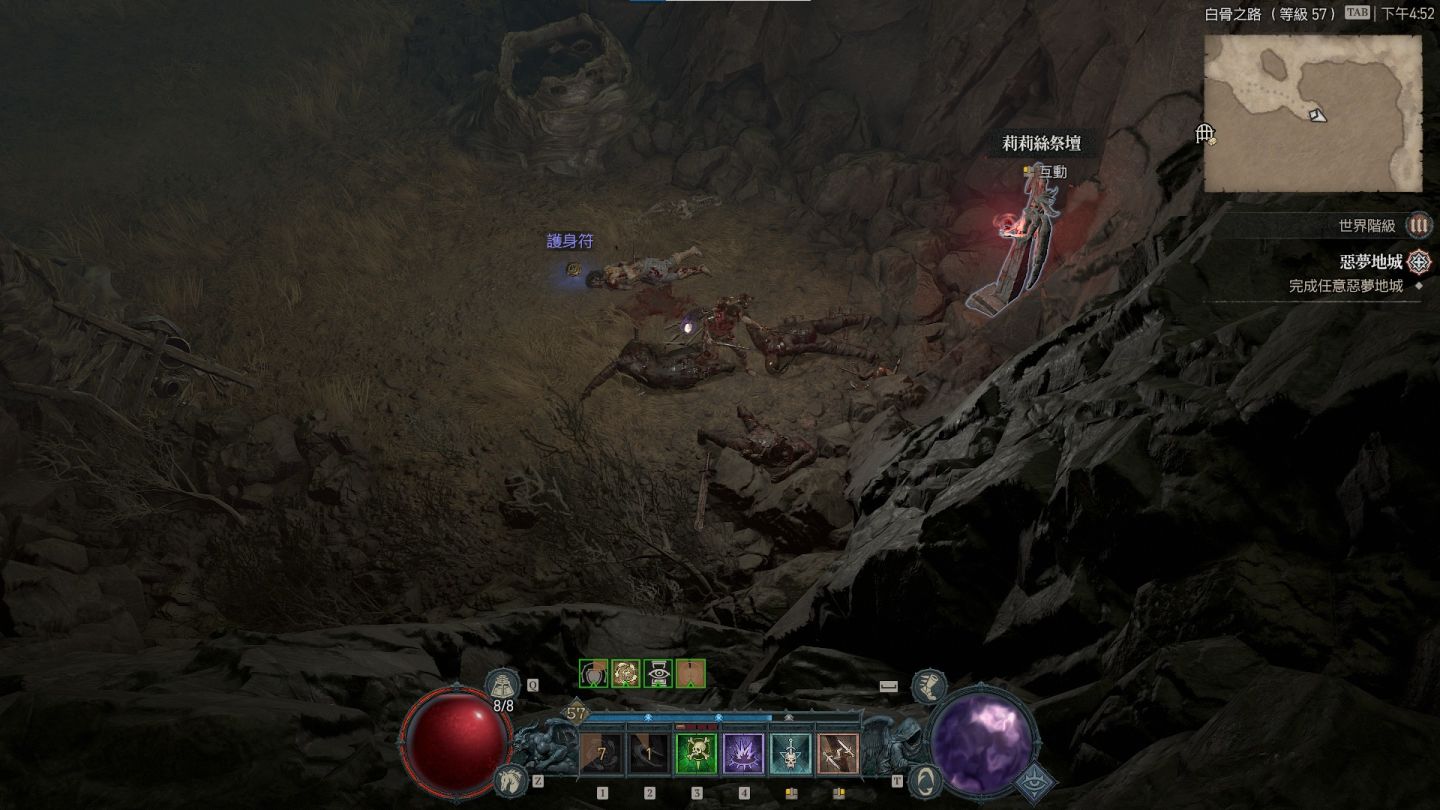Cast the purple burst skill
Image resolution: width=1440 pixels, height=810 pixels.
click(743, 754)
